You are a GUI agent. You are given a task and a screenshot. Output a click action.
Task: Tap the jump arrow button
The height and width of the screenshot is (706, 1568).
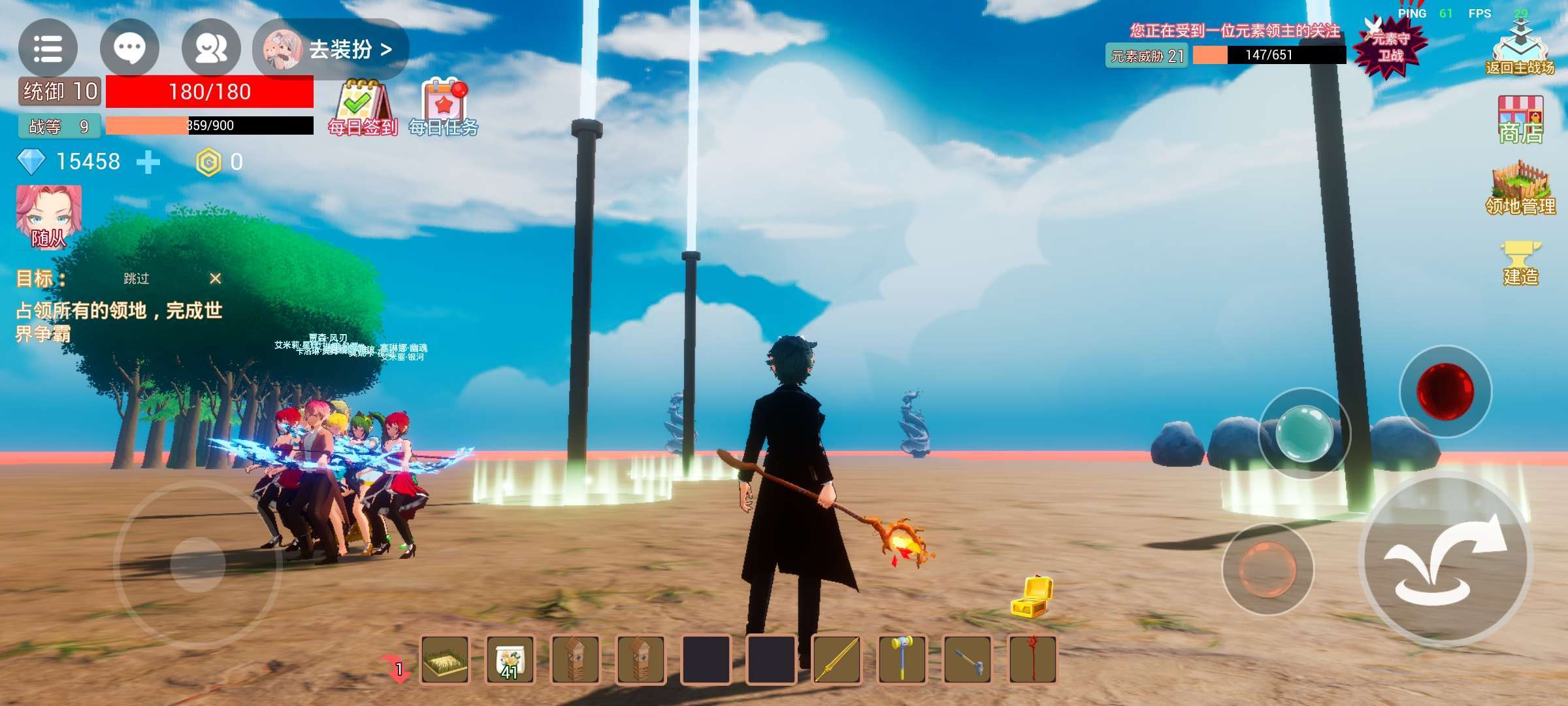pos(1445,559)
